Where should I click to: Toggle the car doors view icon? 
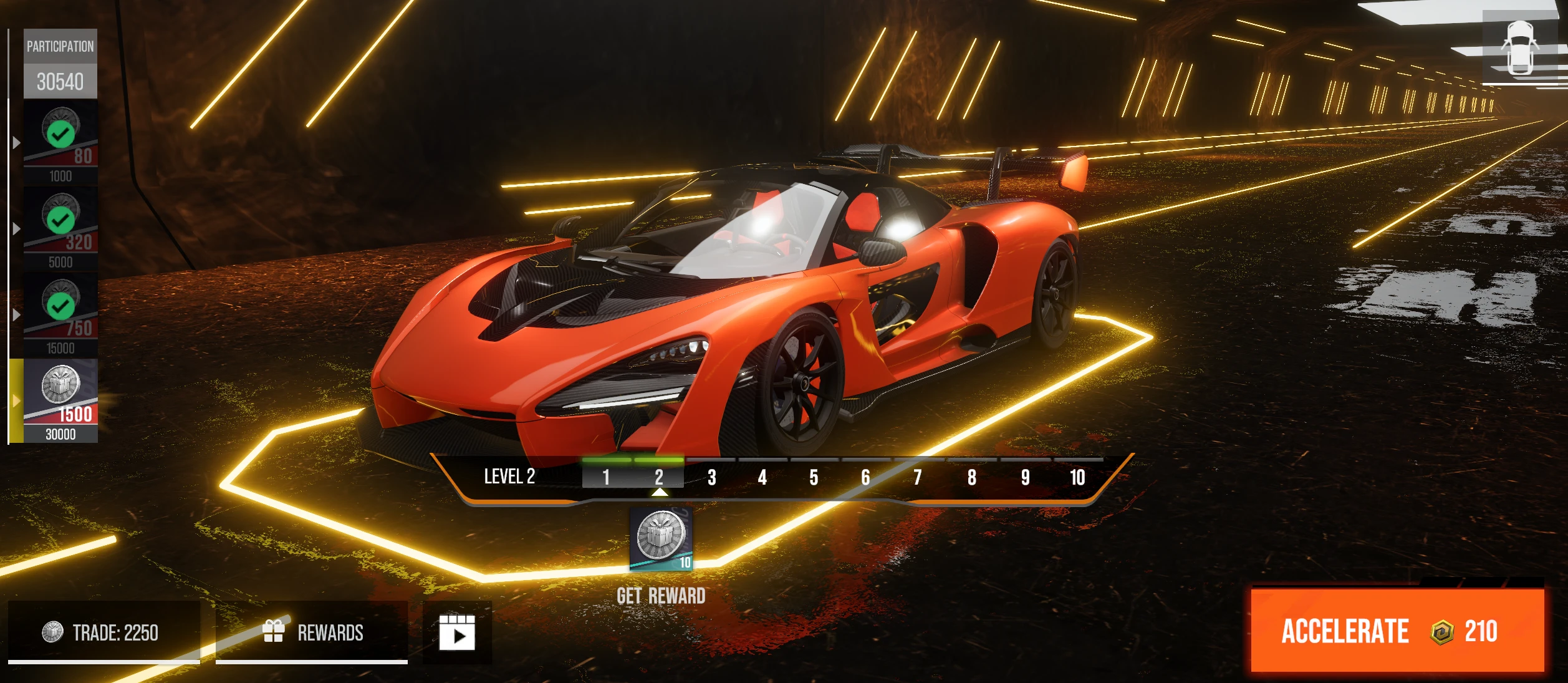click(x=1519, y=48)
